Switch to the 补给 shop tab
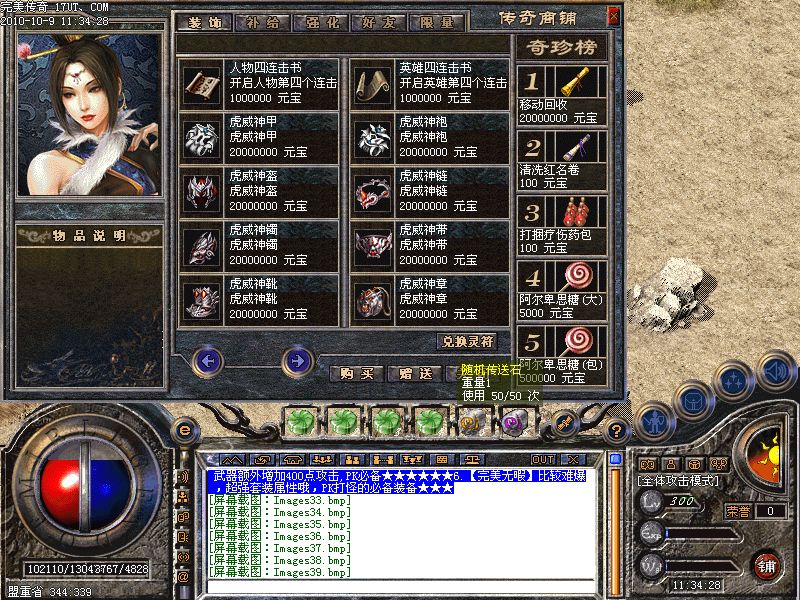 (x=265, y=21)
